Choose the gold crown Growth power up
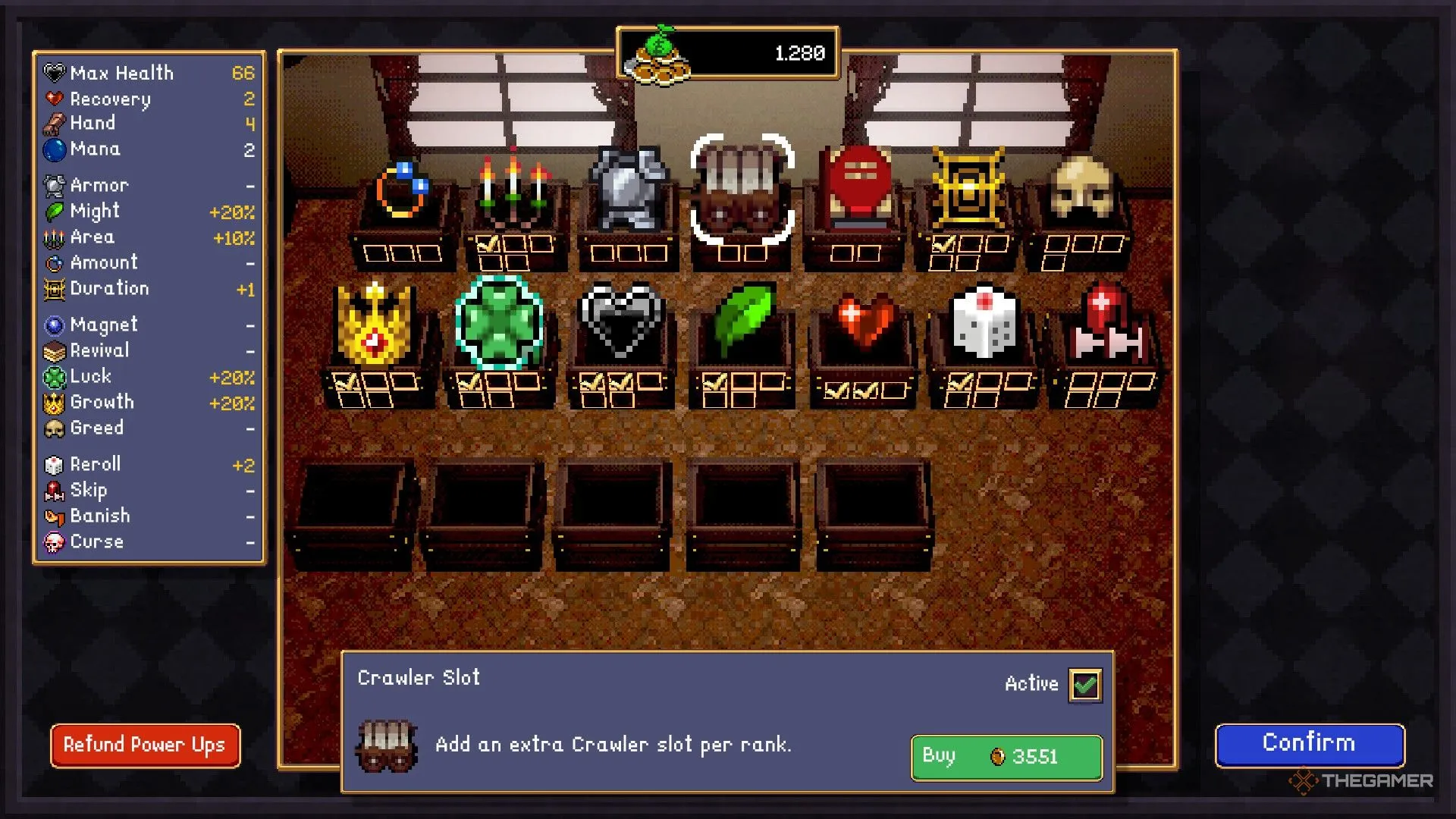 (x=375, y=323)
